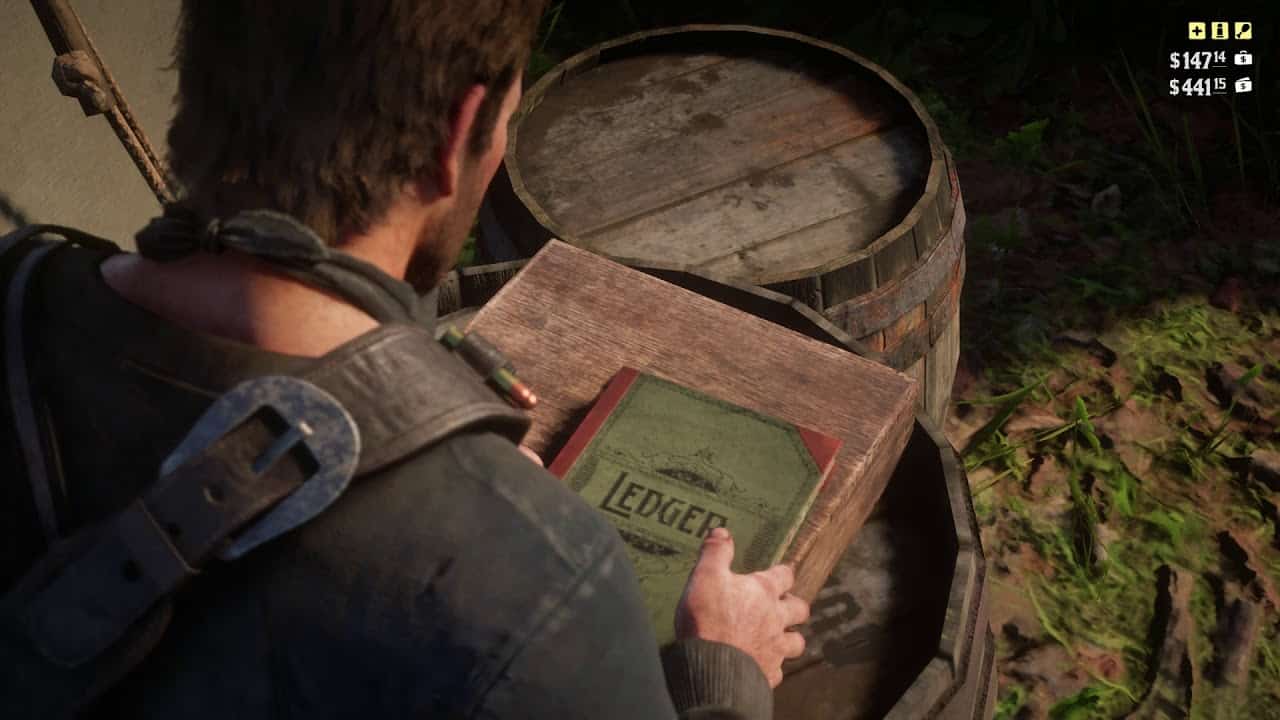Toggle the player cash display at $441.15
Image resolution: width=1280 pixels, height=720 pixels.
[1197, 87]
